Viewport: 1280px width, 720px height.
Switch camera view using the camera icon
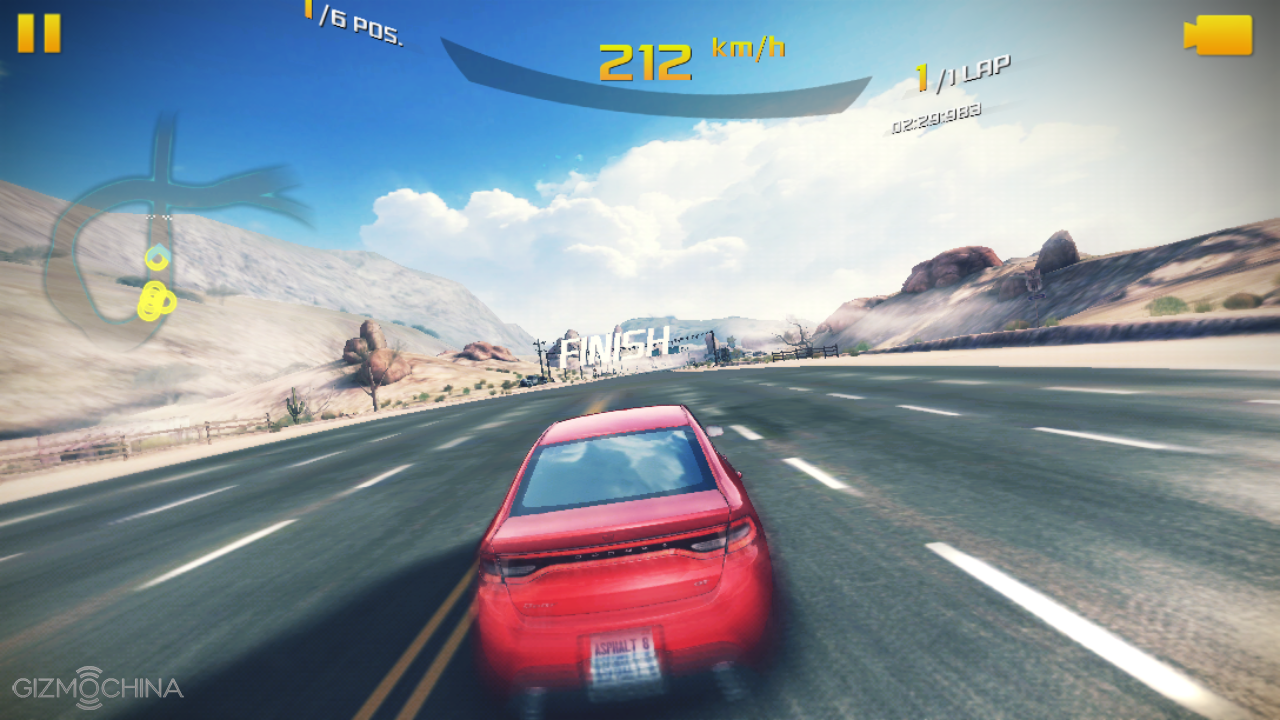pos(1218,35)
